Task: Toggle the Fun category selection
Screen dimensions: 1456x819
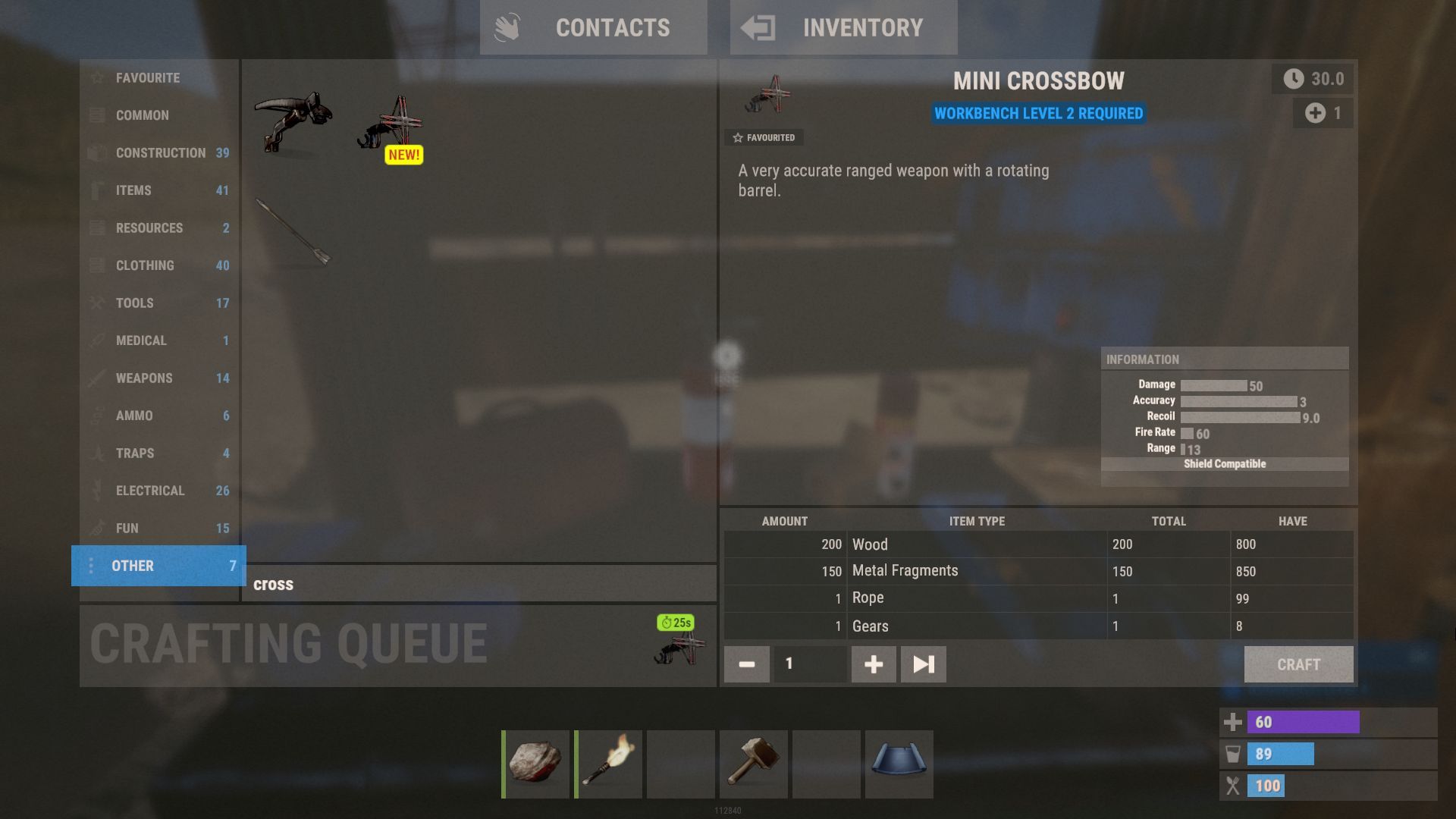Action: [97, 528]
